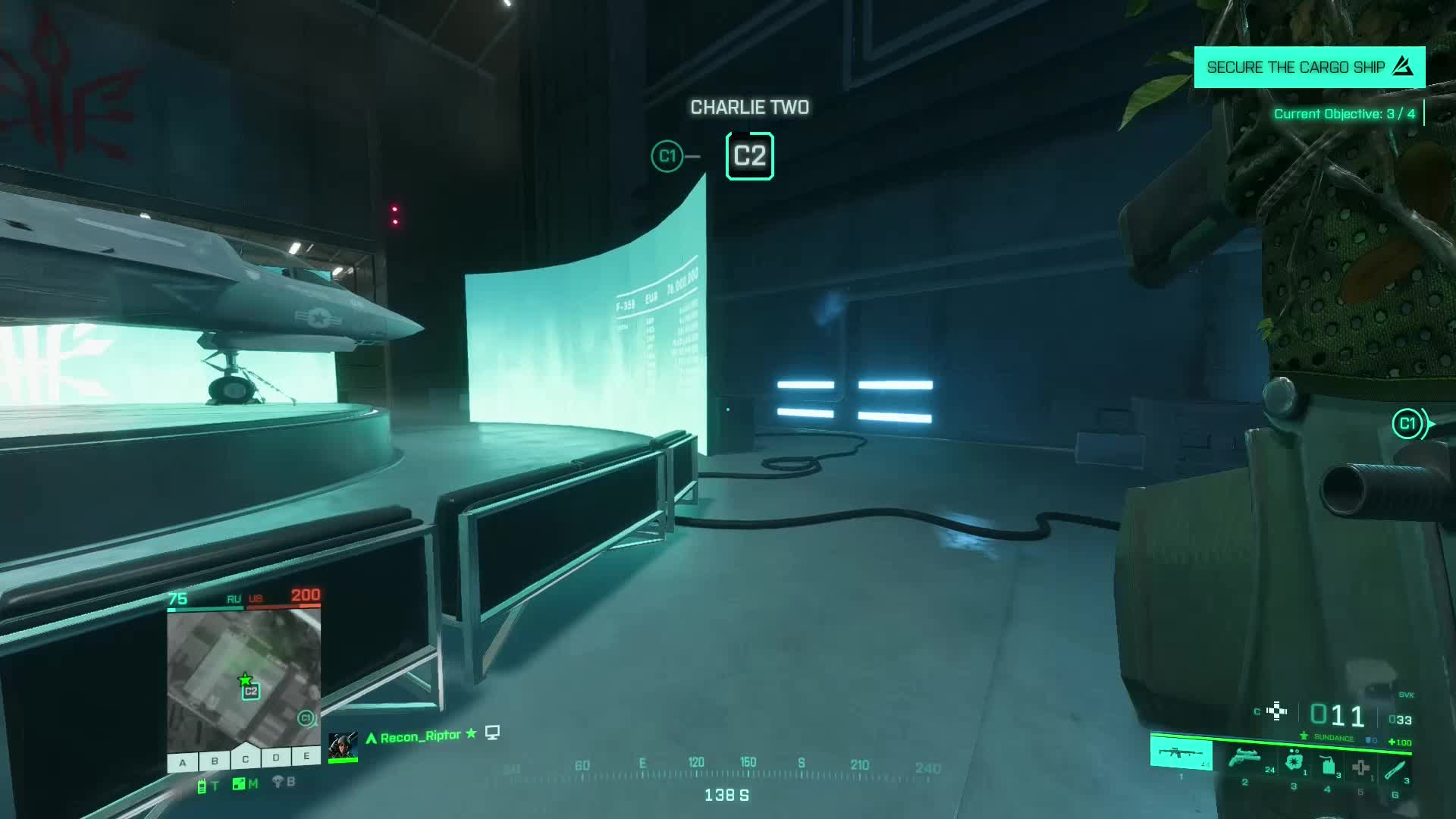Click the crosshair fire mode icon
The image size is (1456, 819).
(1277, 711)
